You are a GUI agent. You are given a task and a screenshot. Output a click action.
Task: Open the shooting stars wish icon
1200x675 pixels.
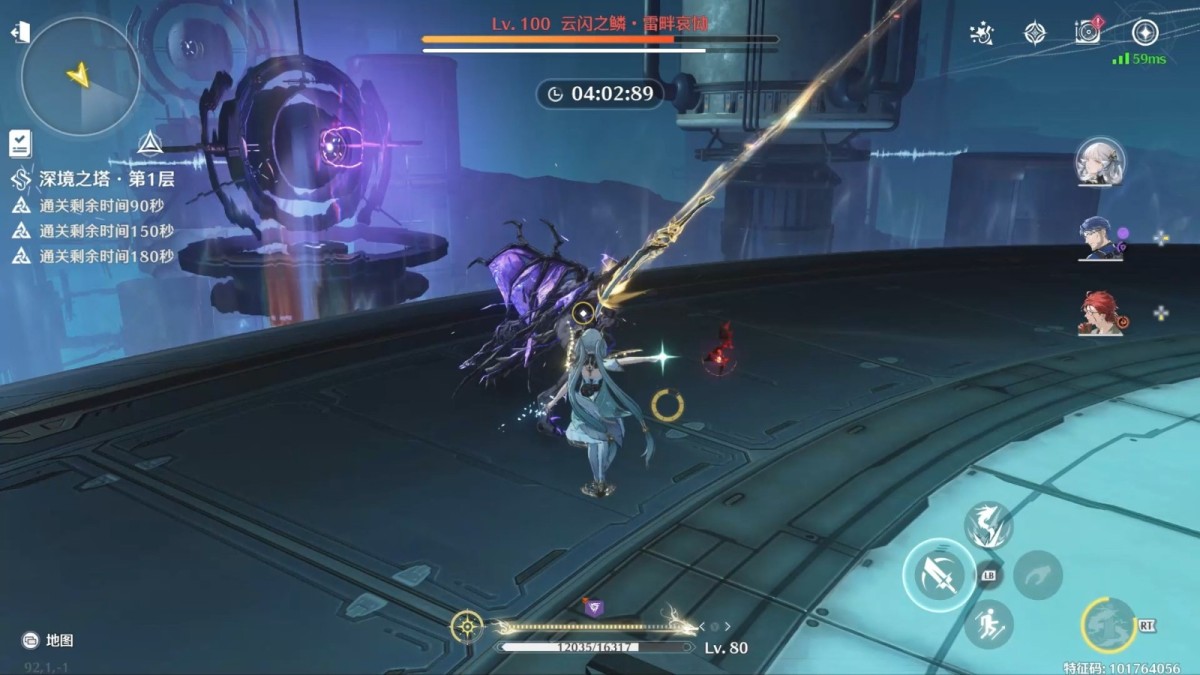tap(982, 33)
